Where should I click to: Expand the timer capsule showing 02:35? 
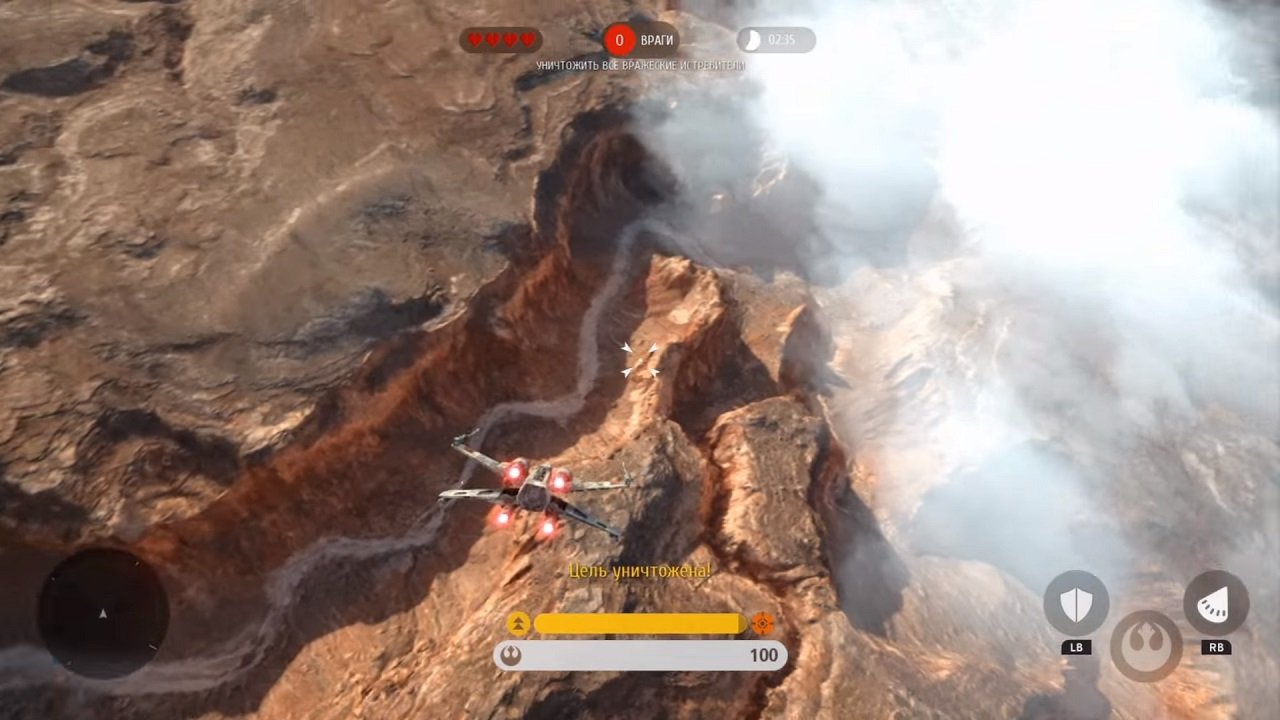coord(776,40)
